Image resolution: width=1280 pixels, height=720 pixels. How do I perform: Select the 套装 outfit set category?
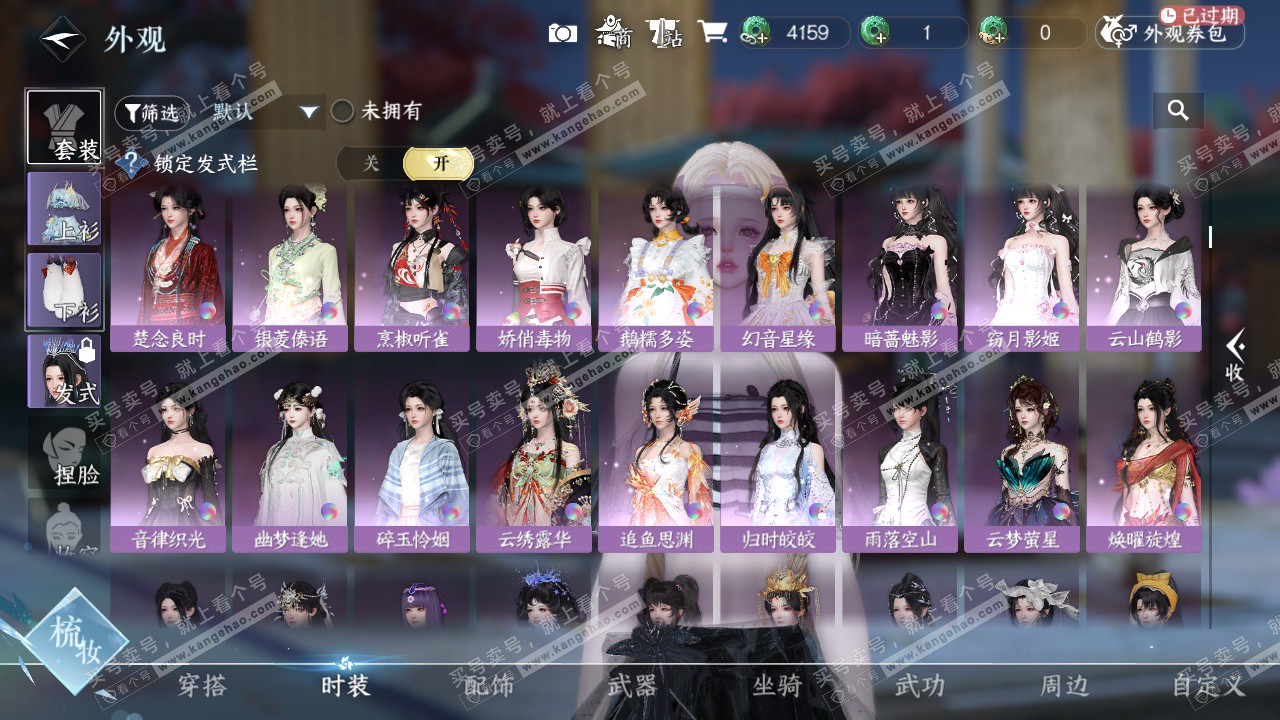tap(64, 127)
